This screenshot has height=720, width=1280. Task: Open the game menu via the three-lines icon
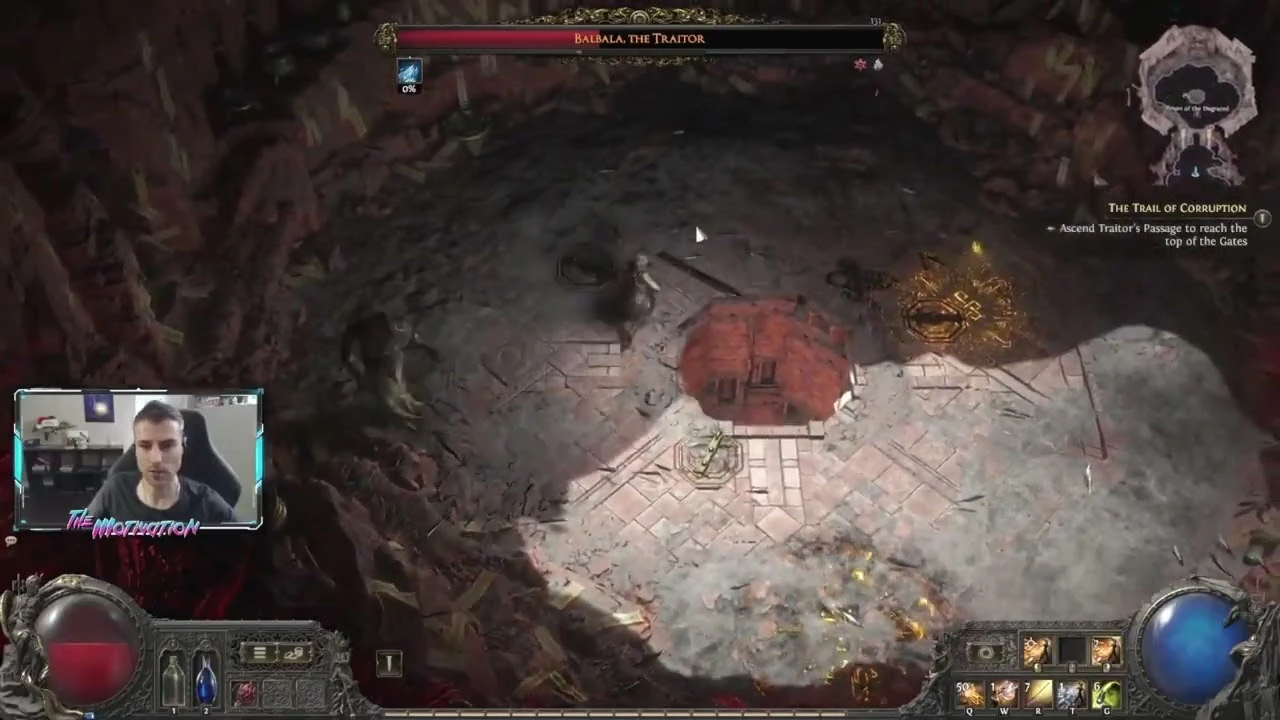[260, 652]
